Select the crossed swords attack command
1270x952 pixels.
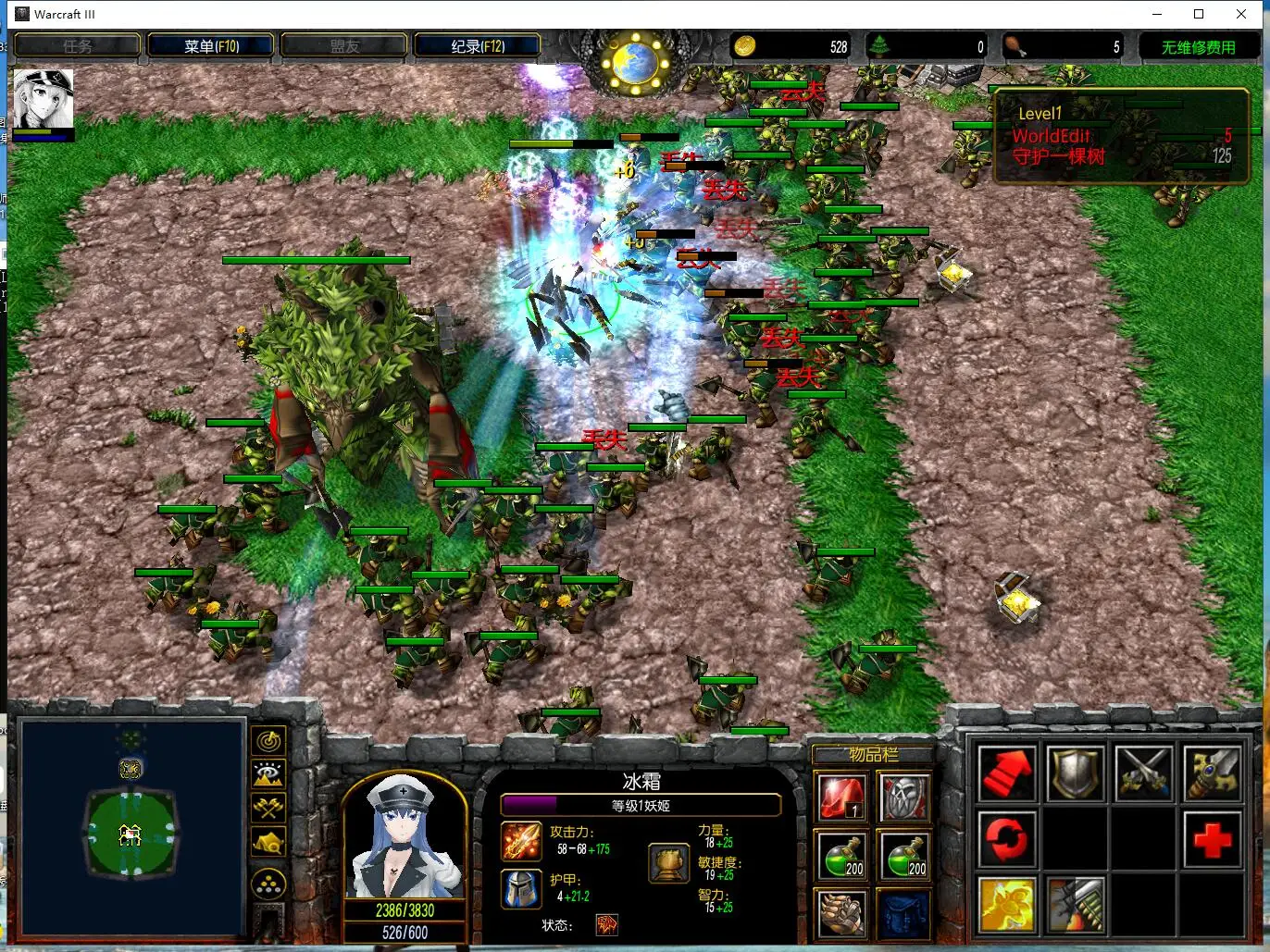pos(1144,773)
